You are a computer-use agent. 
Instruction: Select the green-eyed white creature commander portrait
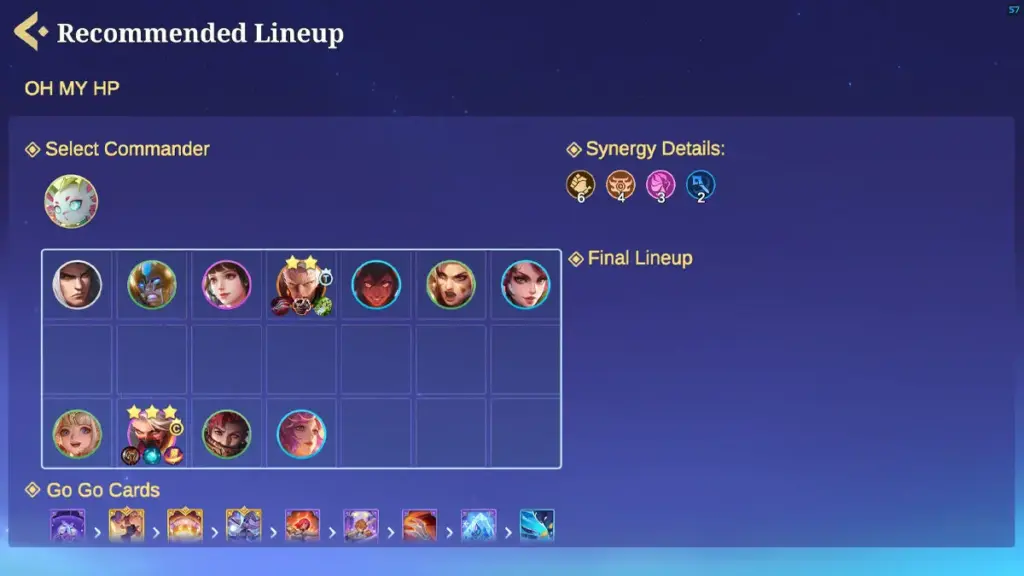coord(71,201)
